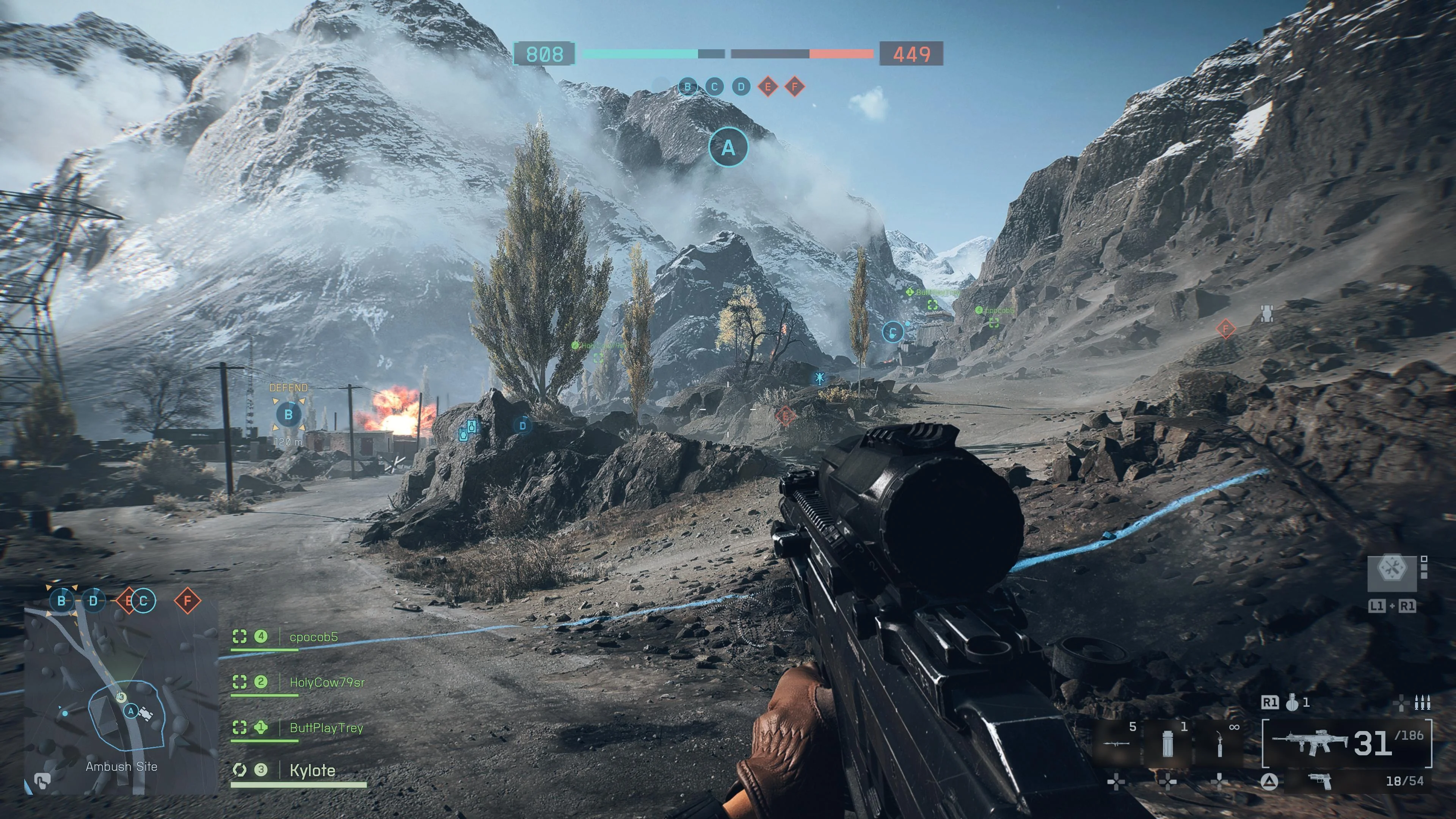Click the large A capture point marker
Viewport: 1456px width, 819px height.
728,147
